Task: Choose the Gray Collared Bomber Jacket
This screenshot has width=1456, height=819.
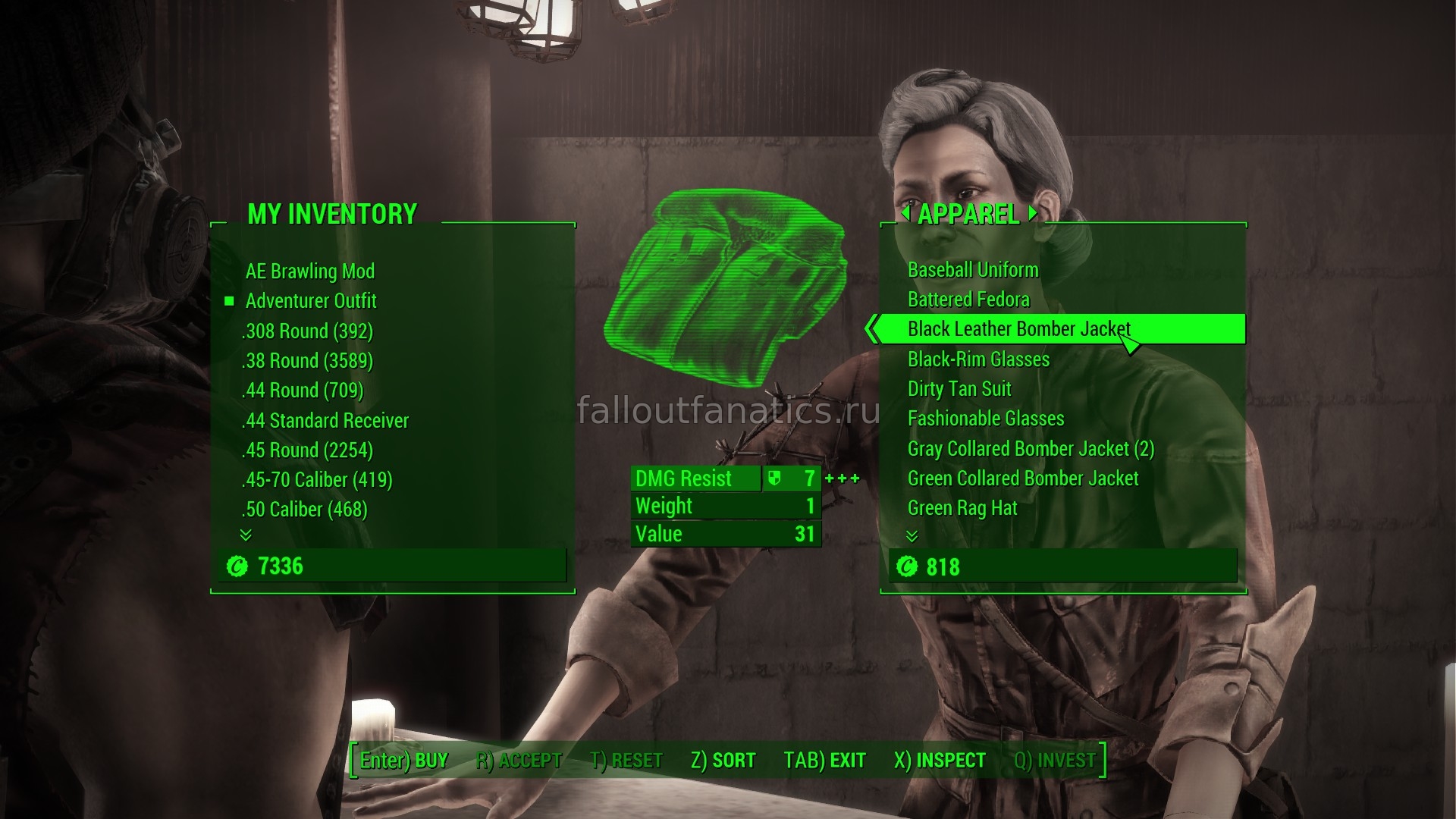Action: [1031, 449]
